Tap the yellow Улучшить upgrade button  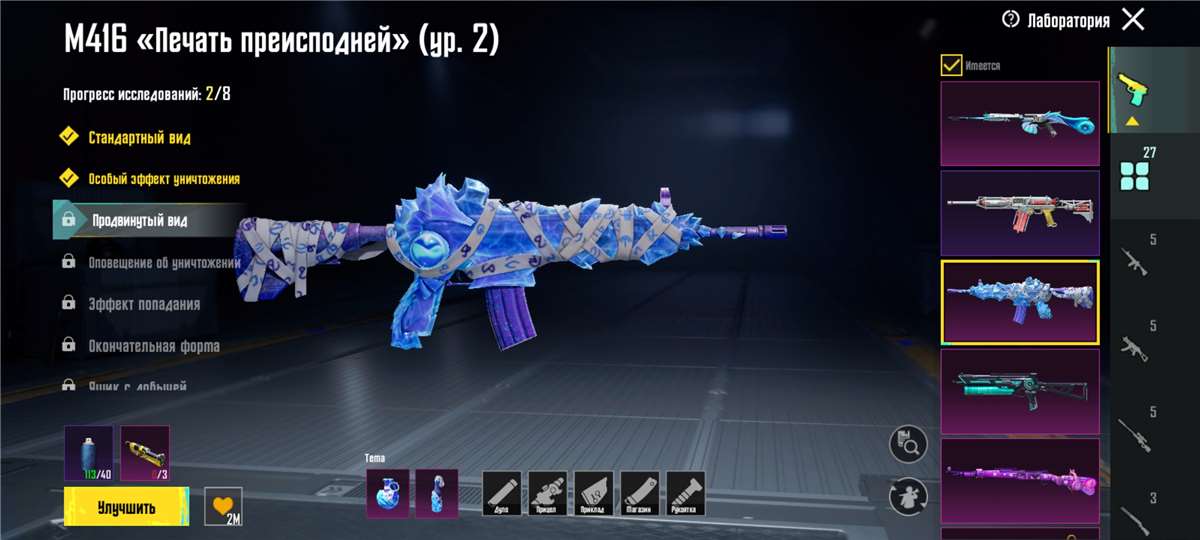point(126,507)
